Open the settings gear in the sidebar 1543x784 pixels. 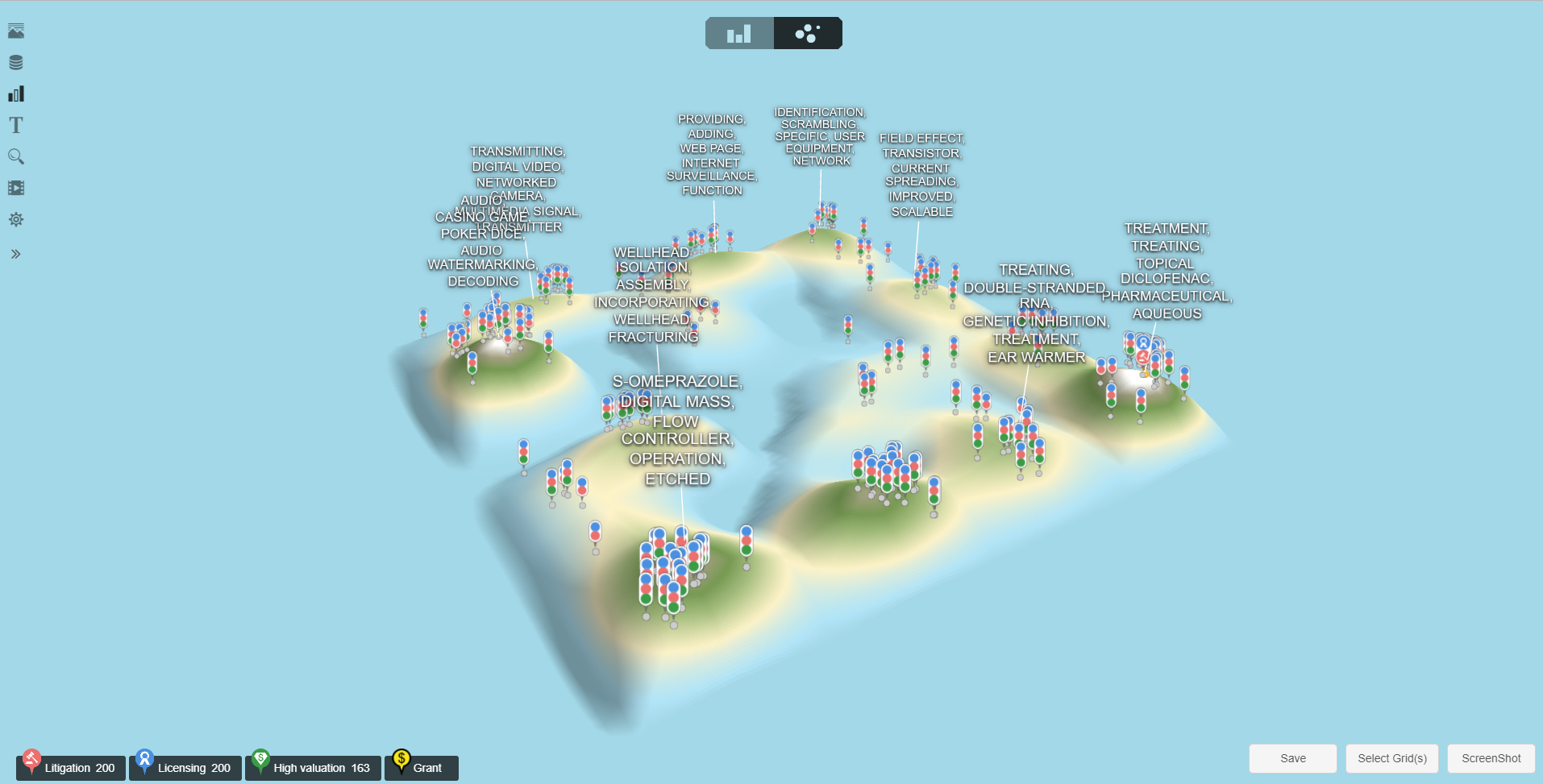click(16, 219)
